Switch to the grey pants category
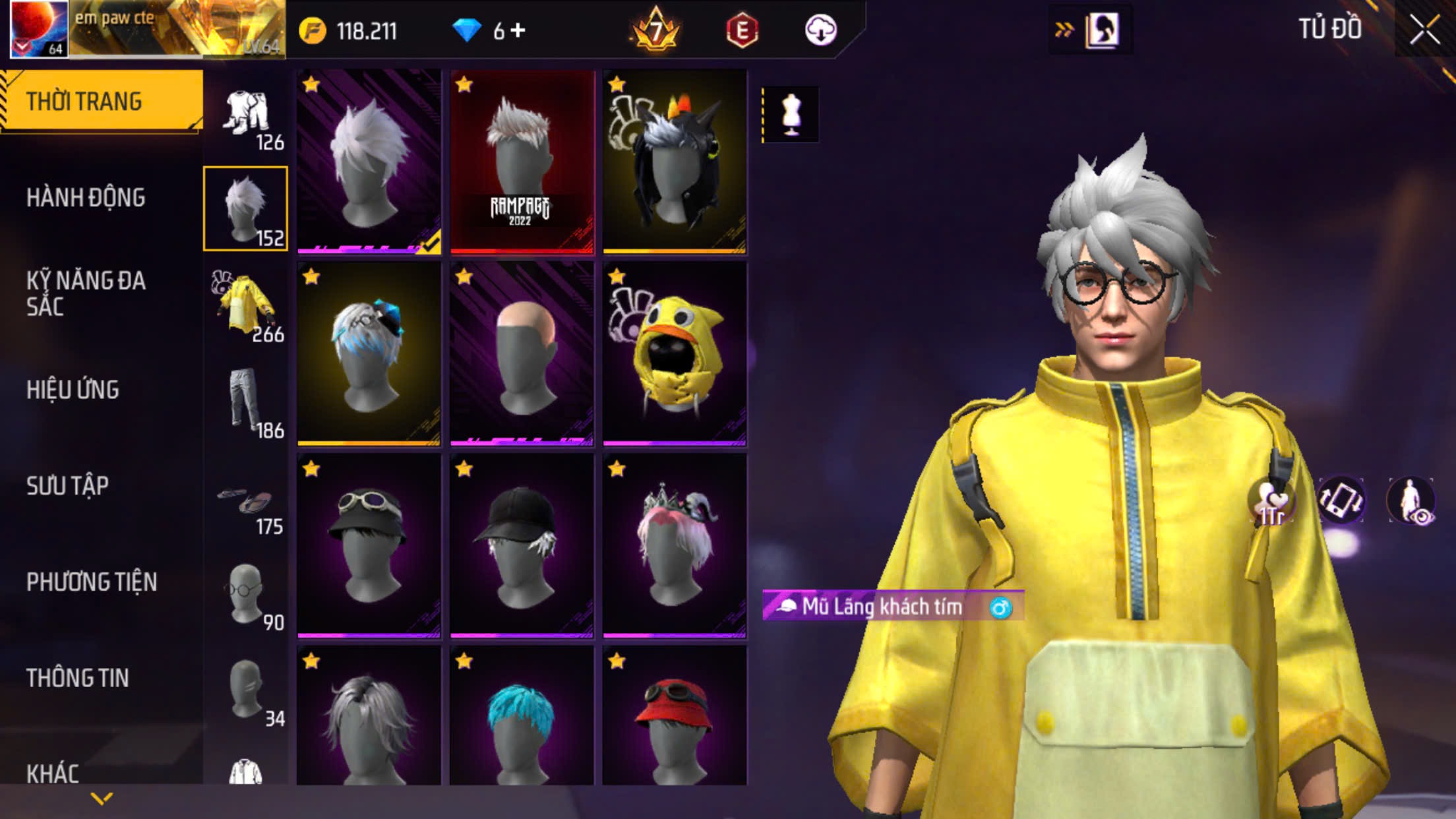 coord(245,402)
